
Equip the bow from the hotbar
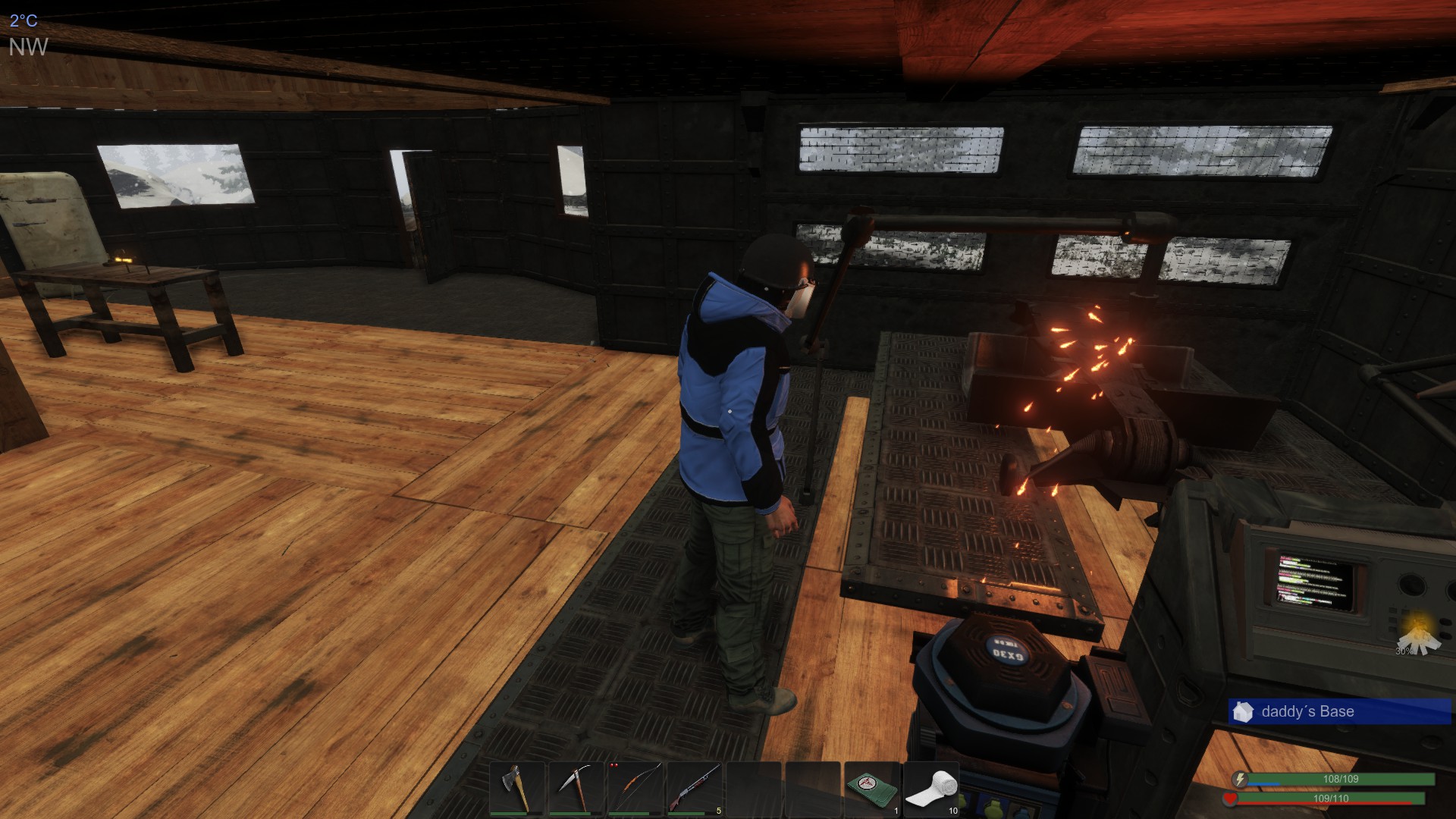coord(635,789)
